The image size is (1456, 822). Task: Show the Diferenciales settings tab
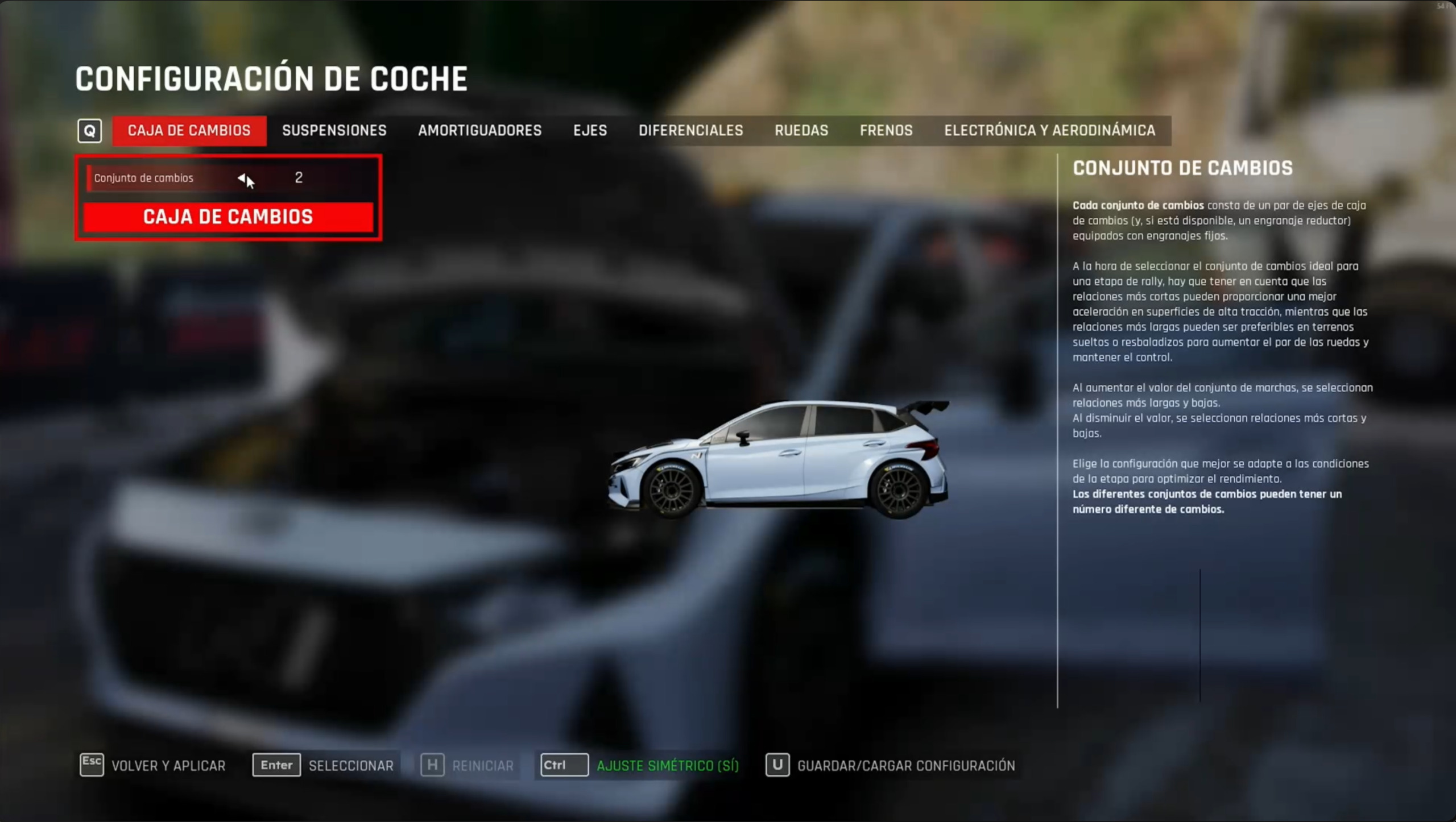pyautogui.click(x=690, y=131)
